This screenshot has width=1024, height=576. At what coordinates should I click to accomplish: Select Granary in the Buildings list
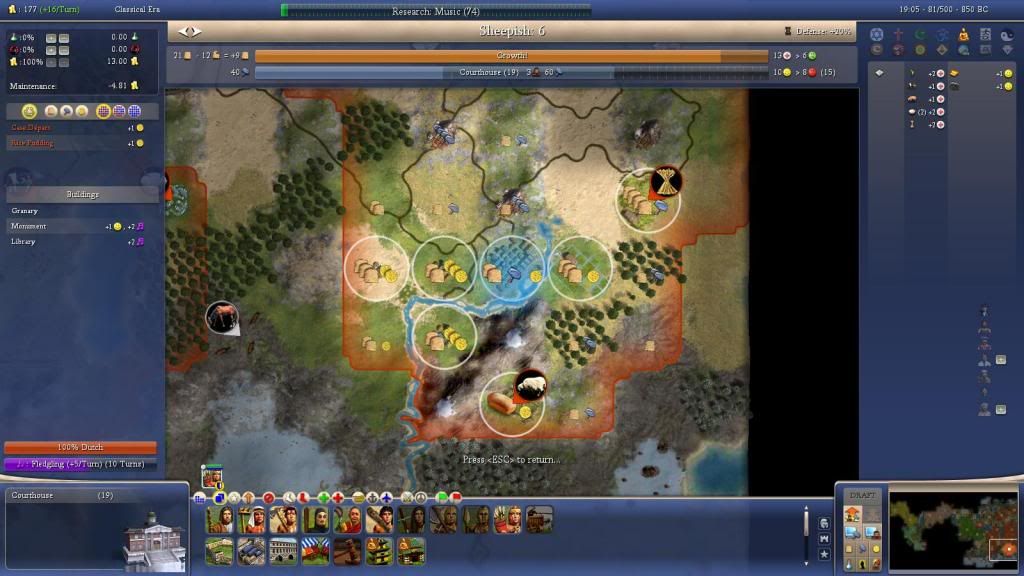(x=25, y=211)
